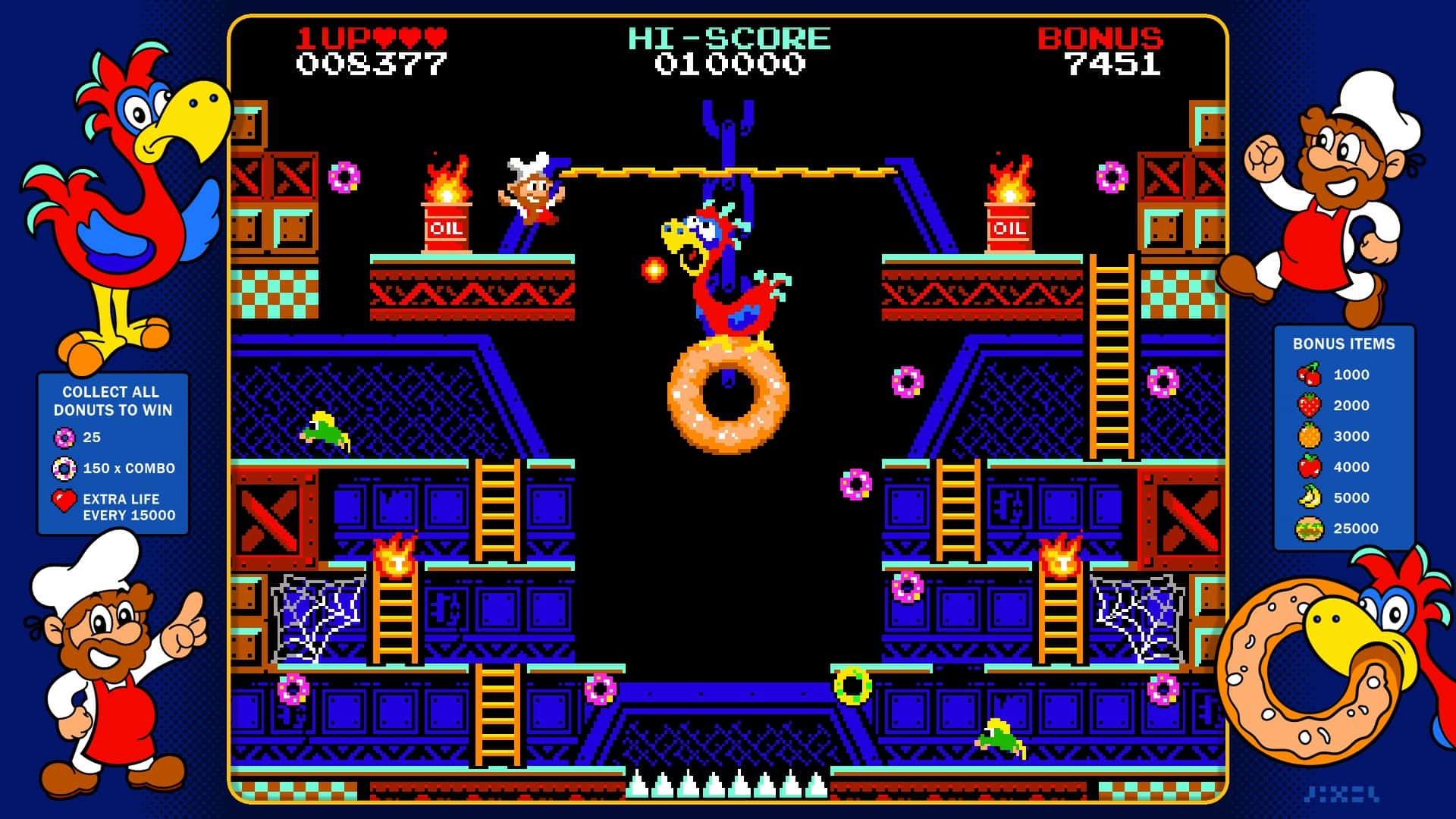Click the pink donut icon worth 25
1456x819 pixels.
pos(65,438)
